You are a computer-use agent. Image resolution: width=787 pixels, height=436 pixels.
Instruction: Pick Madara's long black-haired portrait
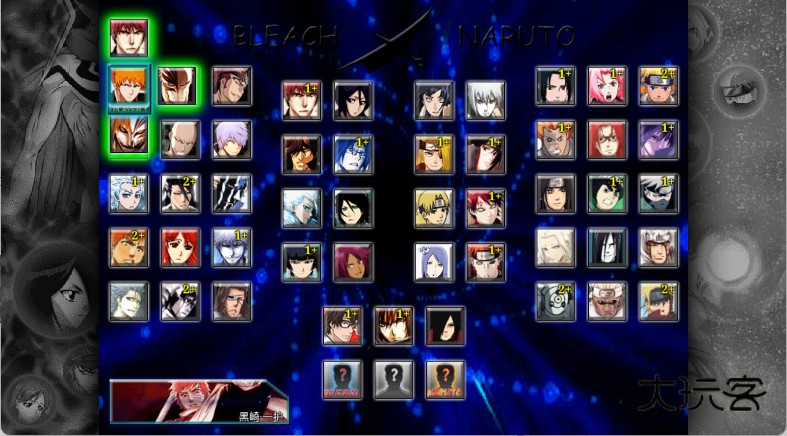pyautogui.click(x=446, y=326)
